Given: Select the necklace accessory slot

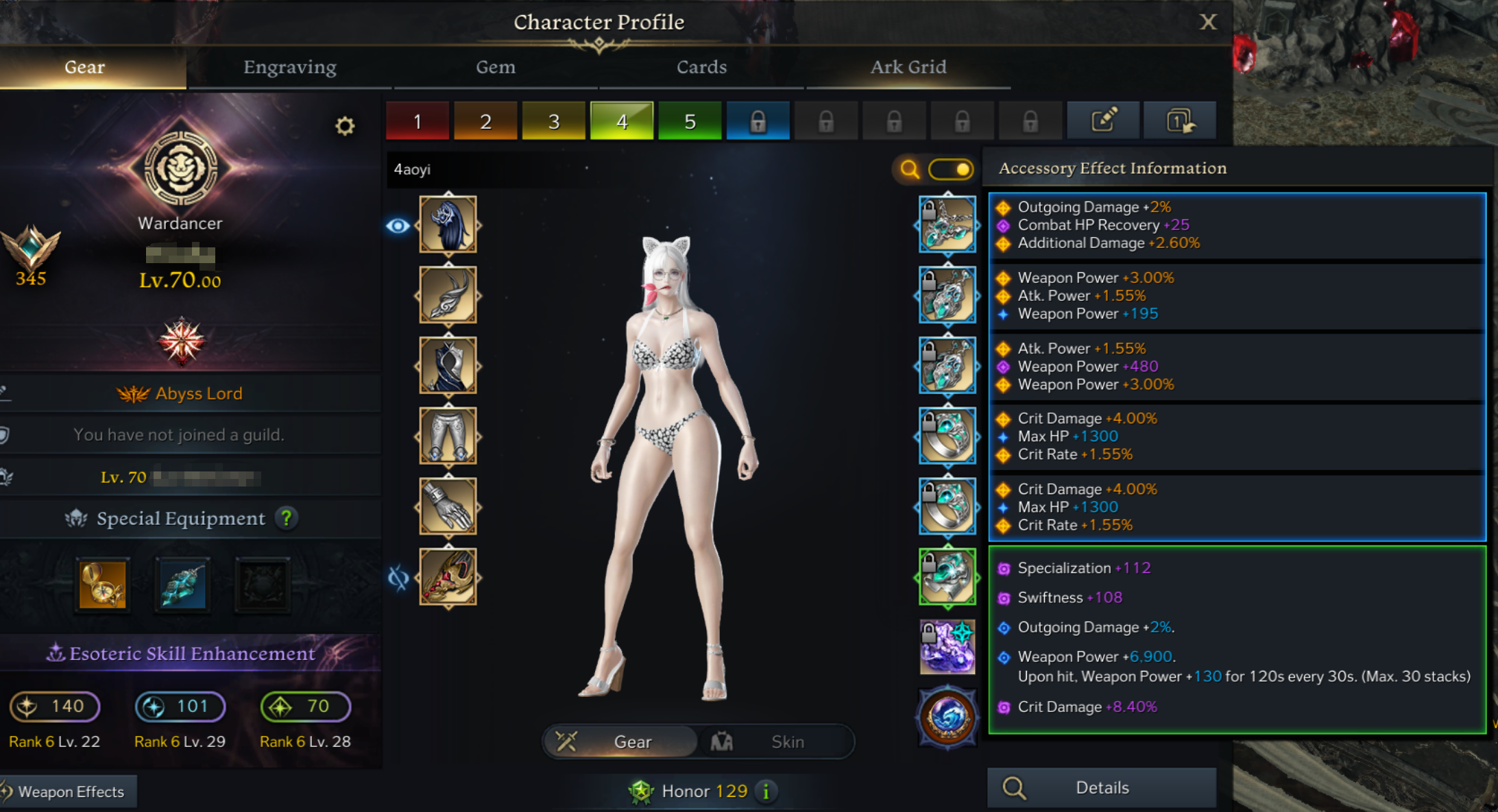Looking at the screenshot, I should coord(947,224).
